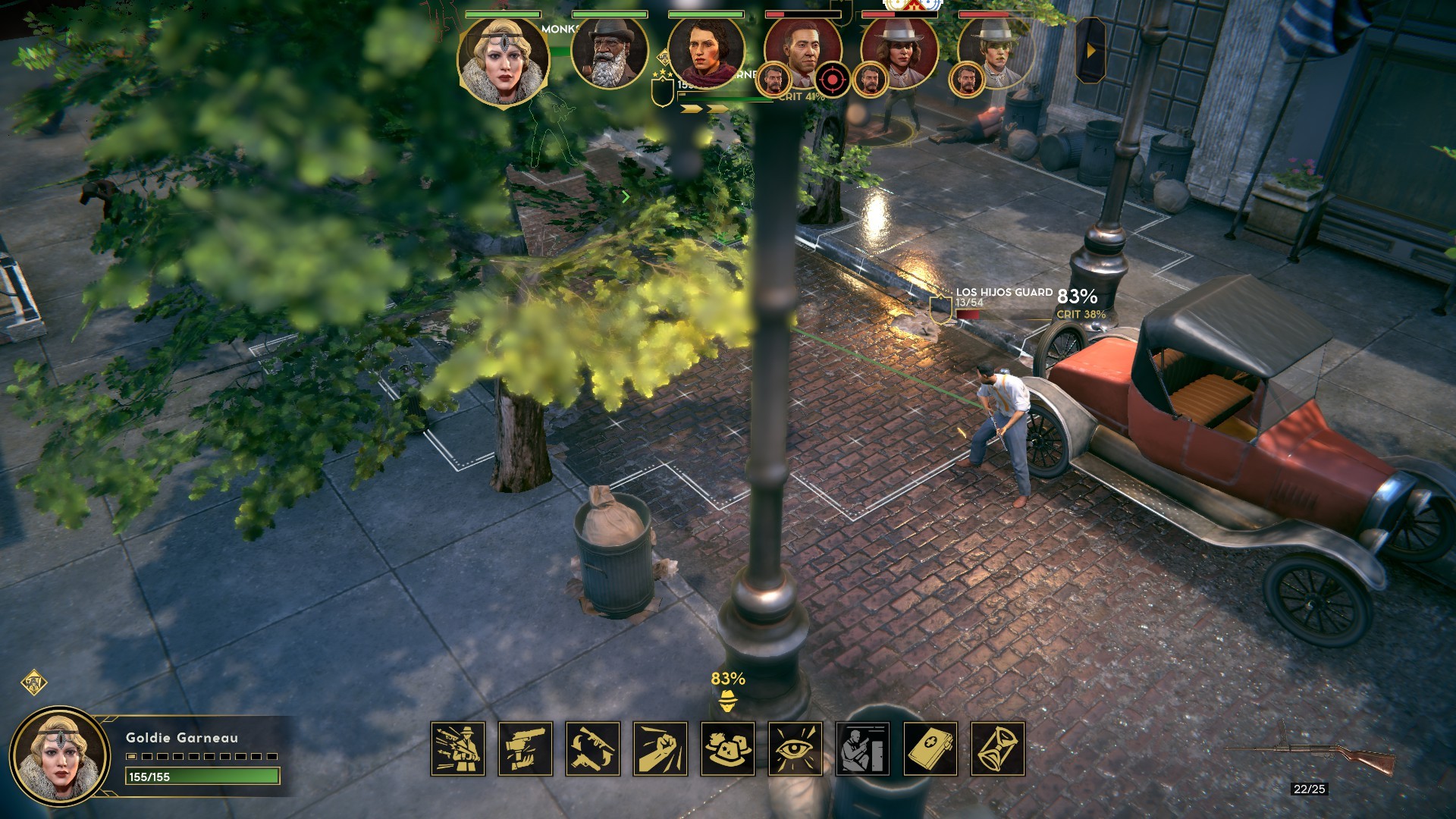End turn with the hourglass icon

(x=998, y=748)
